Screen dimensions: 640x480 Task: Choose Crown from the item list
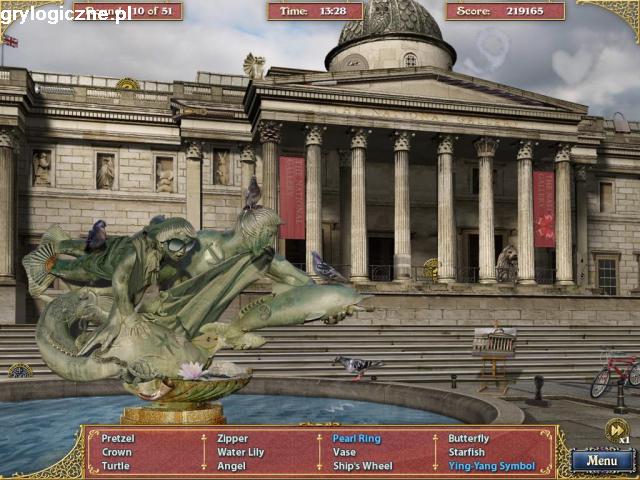tap(116, 452)
